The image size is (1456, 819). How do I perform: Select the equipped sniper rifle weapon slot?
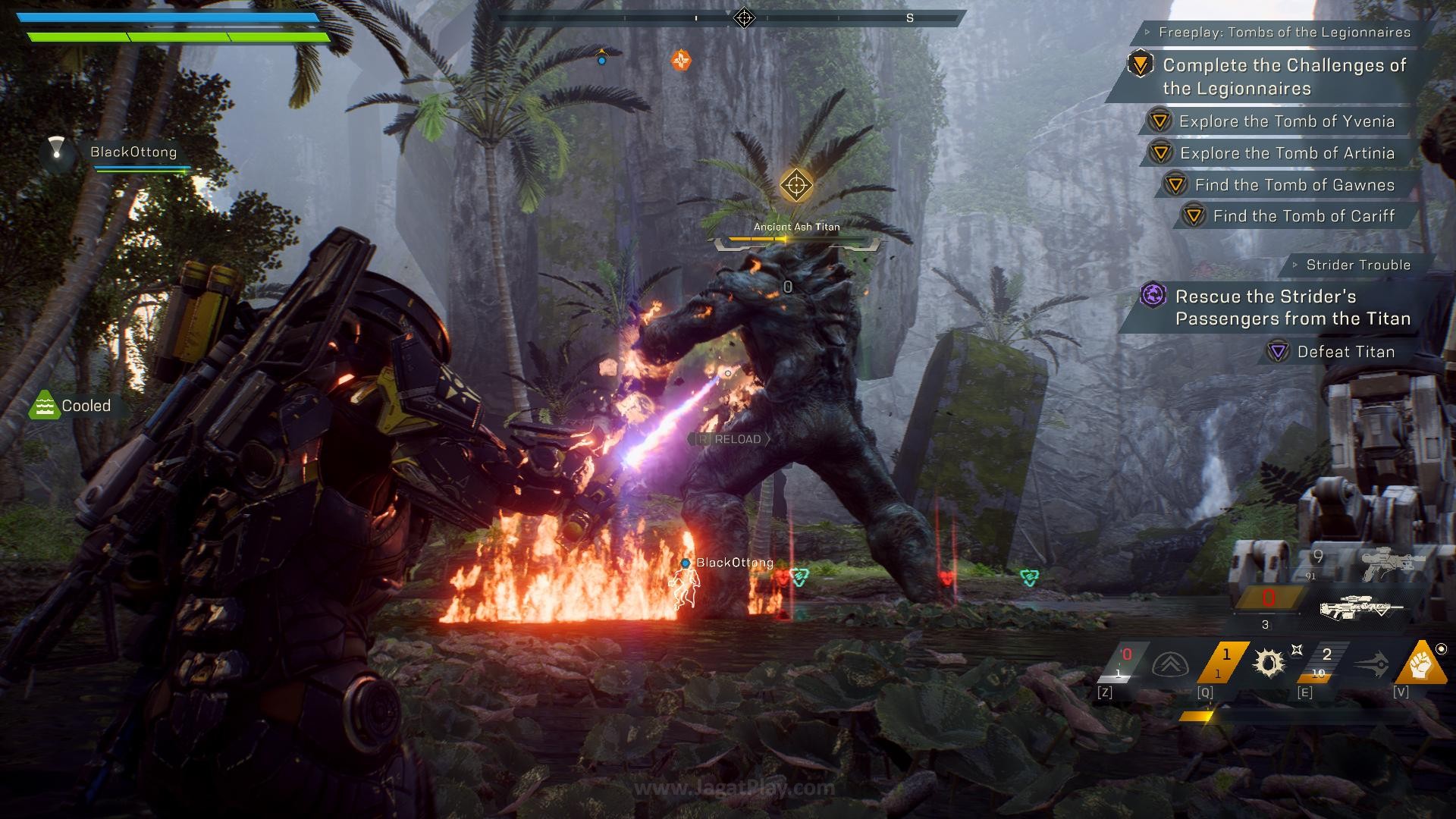coord(1361,607)
